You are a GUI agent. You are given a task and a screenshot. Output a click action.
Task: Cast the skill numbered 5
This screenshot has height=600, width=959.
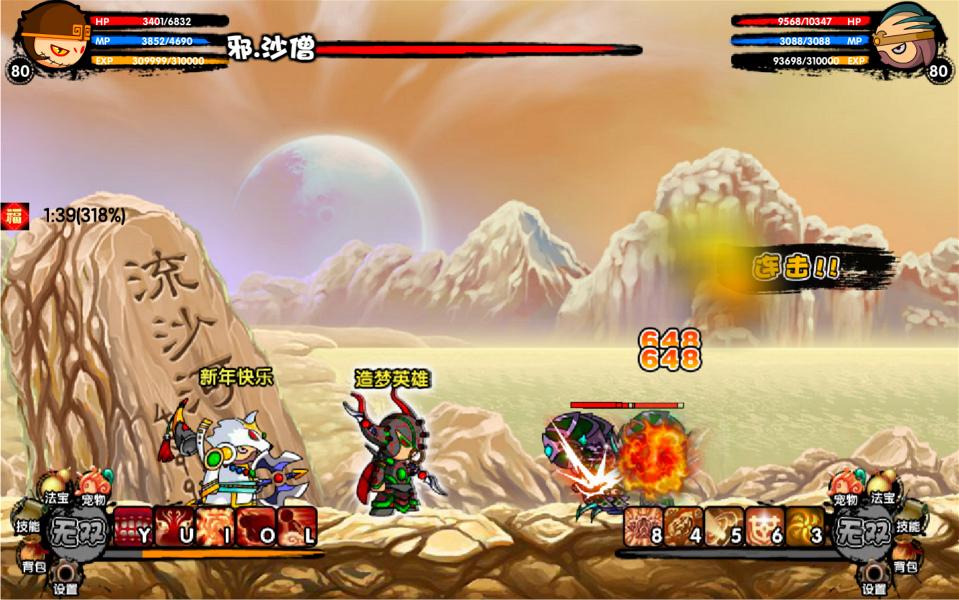point(724,526)
